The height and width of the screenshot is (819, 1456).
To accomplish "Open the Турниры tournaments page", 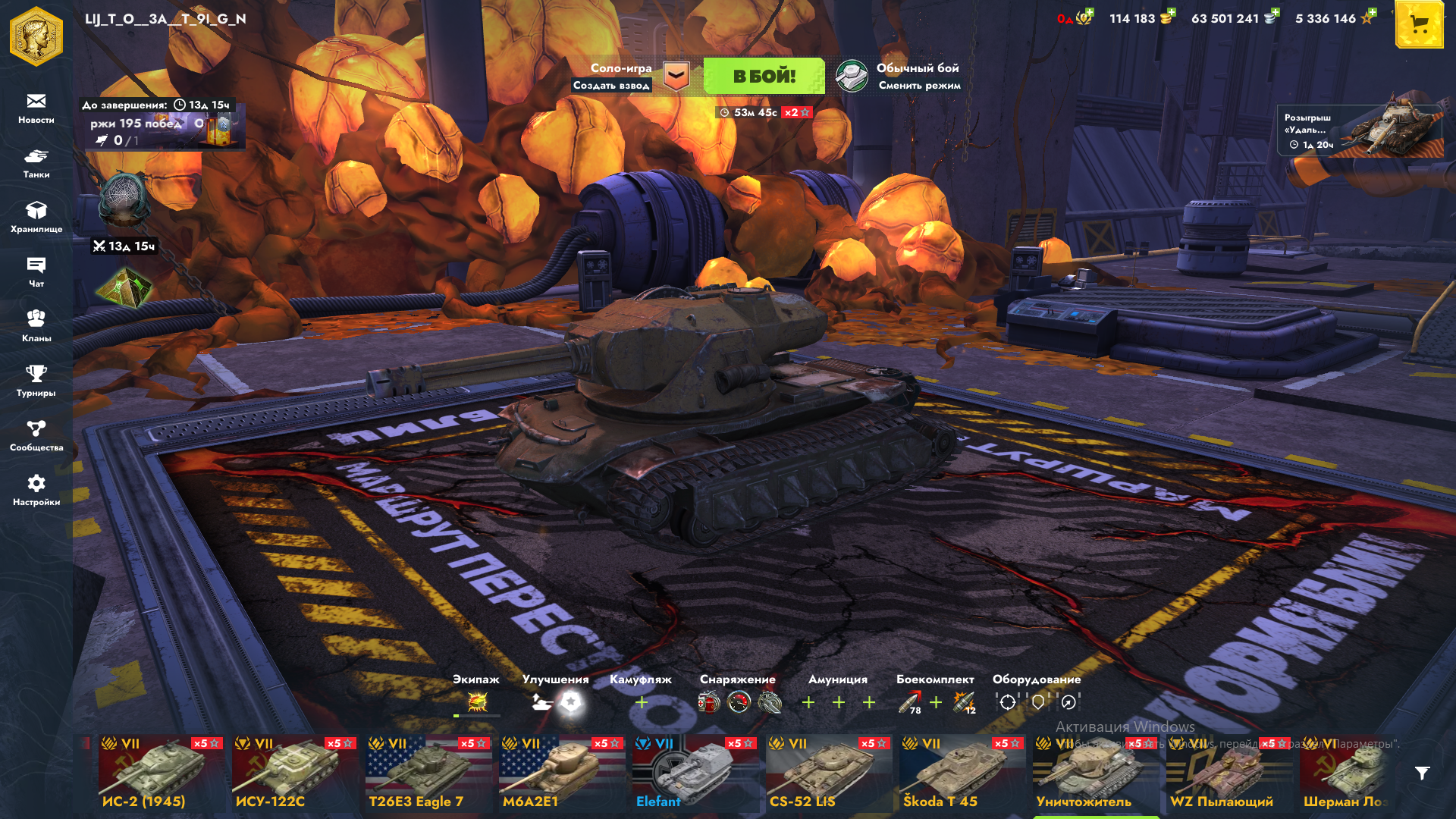I will pos(36,381).
